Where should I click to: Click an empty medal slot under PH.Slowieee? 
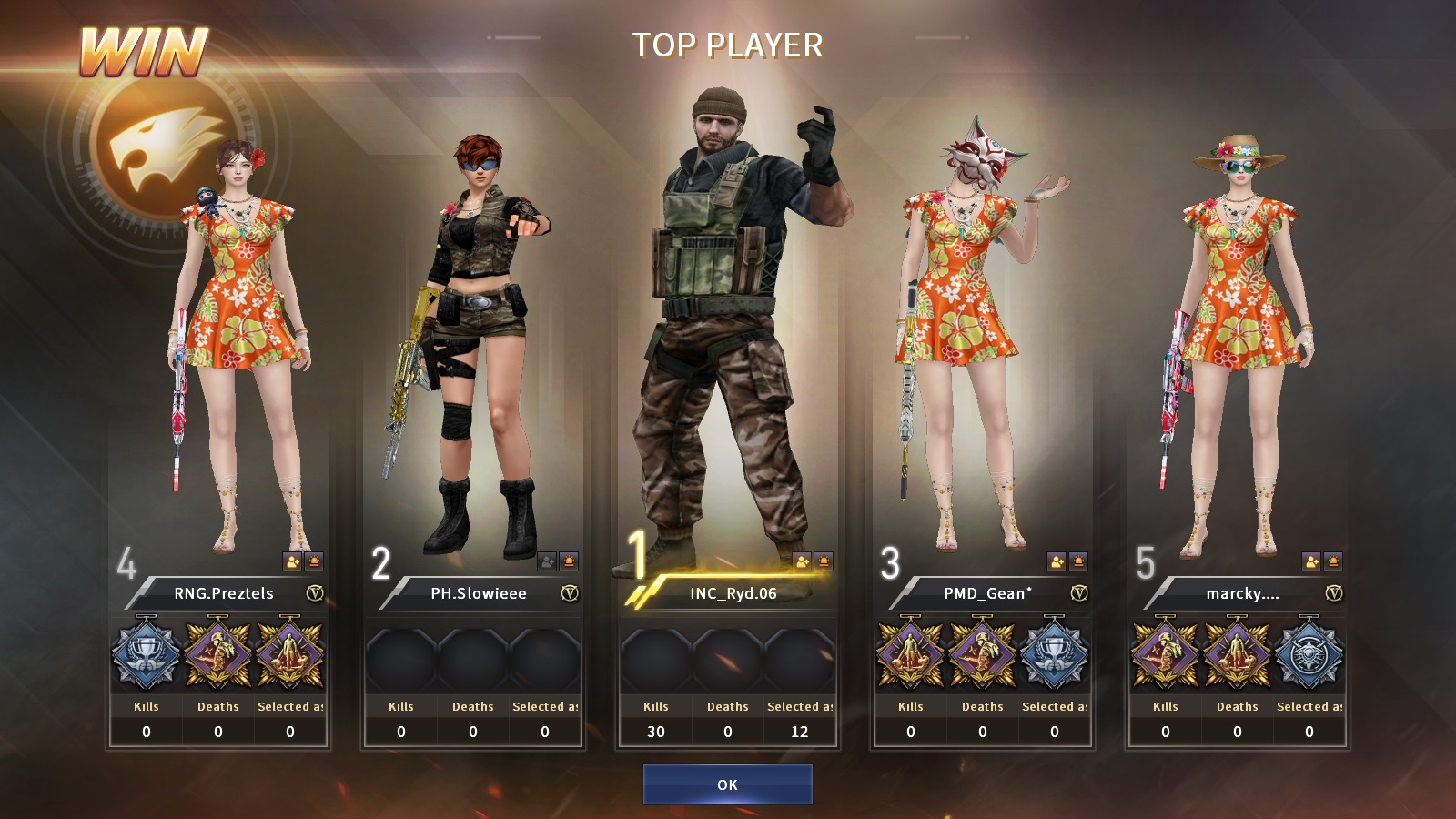(400, 657)
